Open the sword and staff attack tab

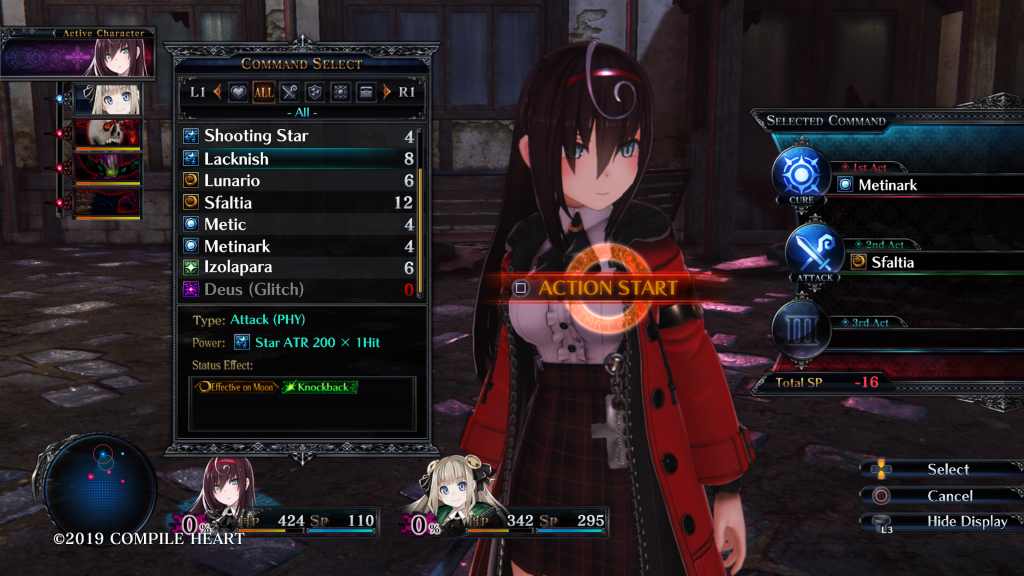point(290,92)
